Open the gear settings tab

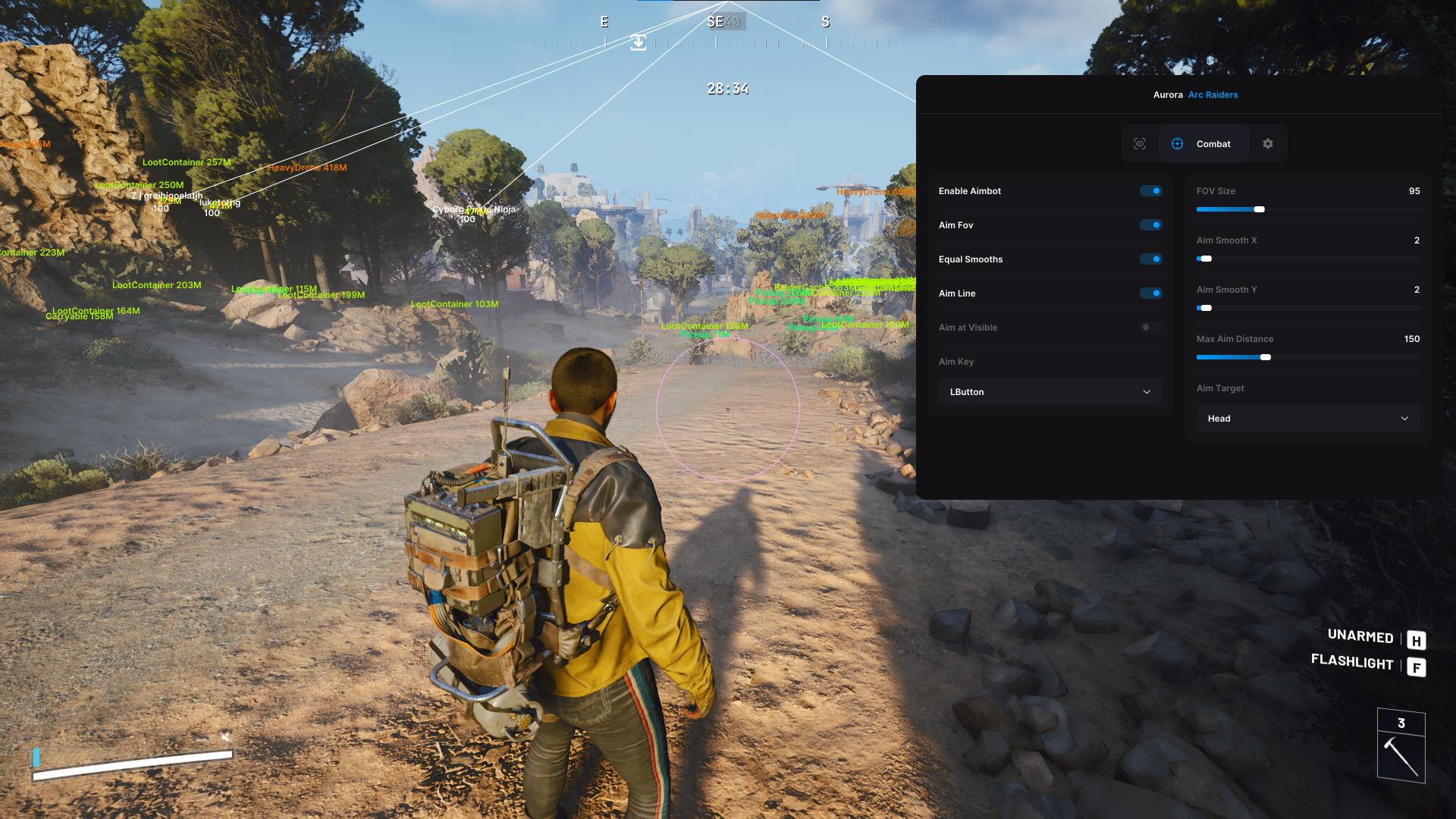coord(1268,144)
